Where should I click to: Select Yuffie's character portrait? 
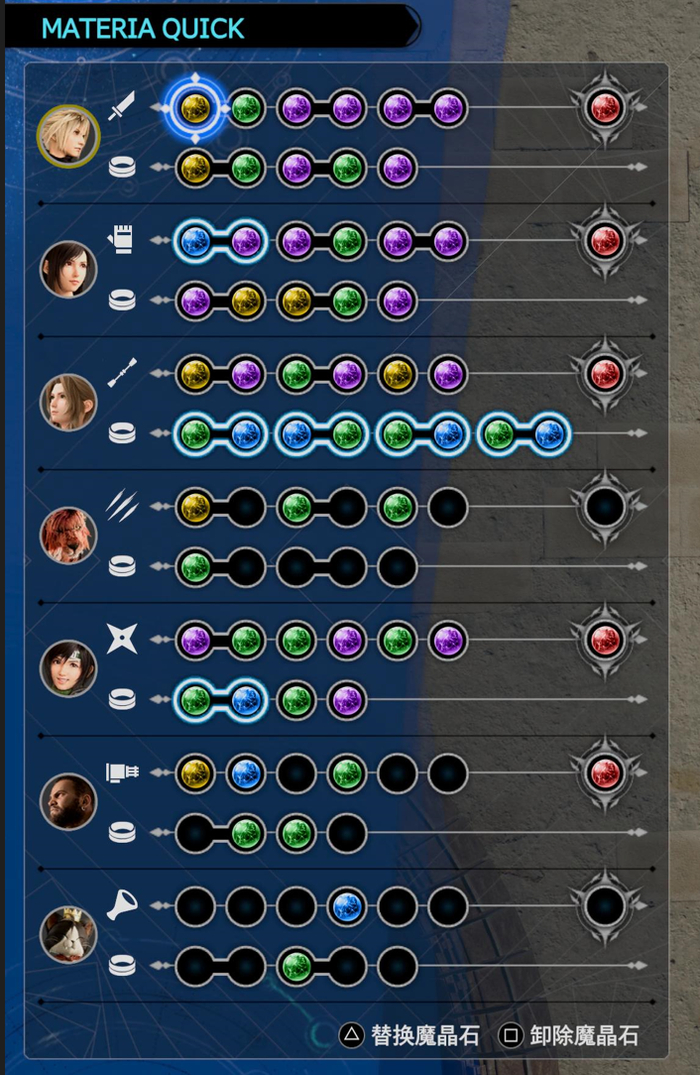click(68, 668)
